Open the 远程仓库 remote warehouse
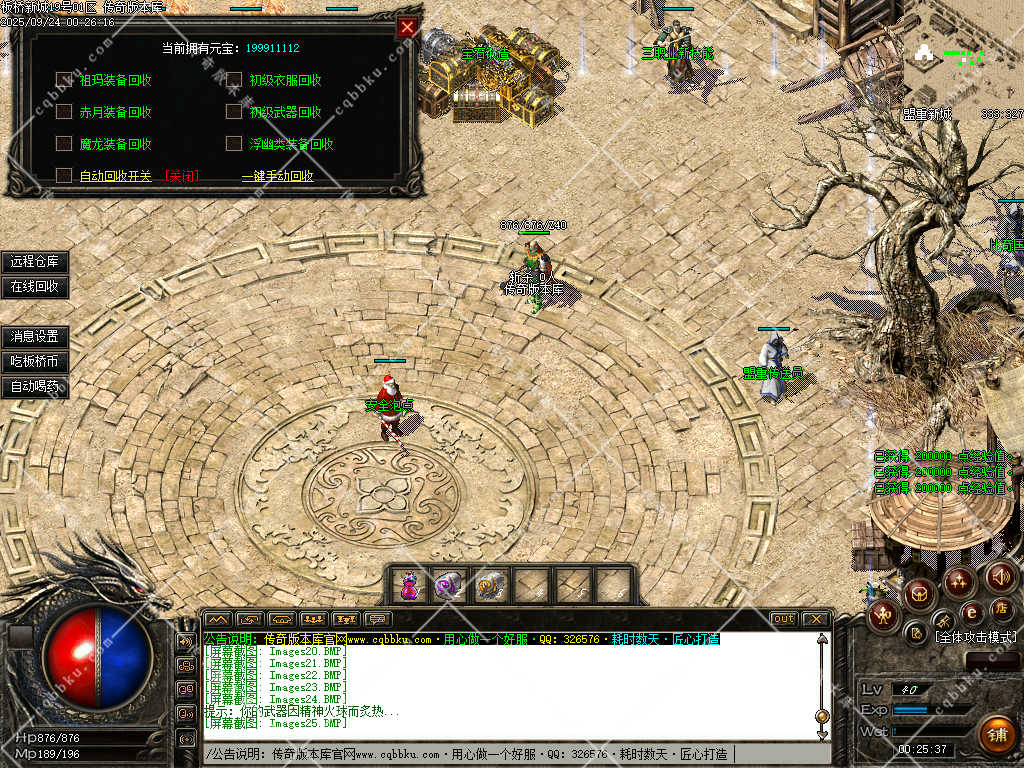1024x768 pixels. point(35,262)
